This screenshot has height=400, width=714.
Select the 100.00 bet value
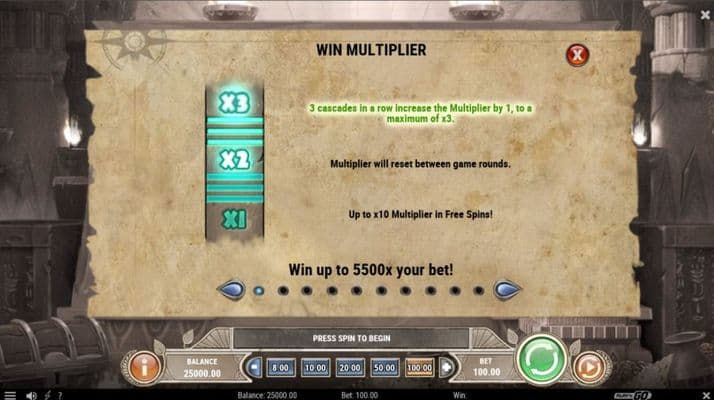tap(420, 368)
